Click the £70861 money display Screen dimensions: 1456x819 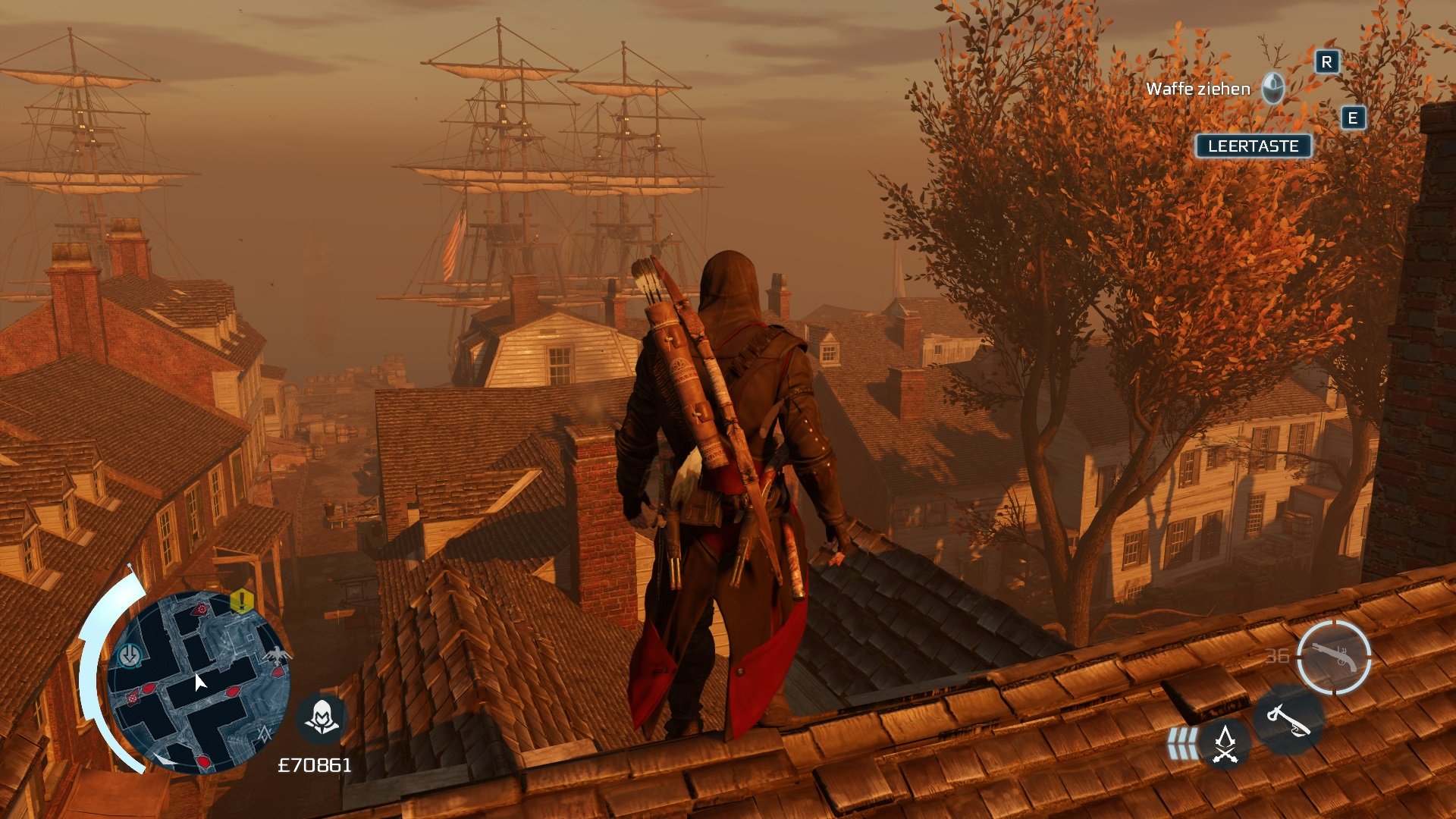click(315, 764)
